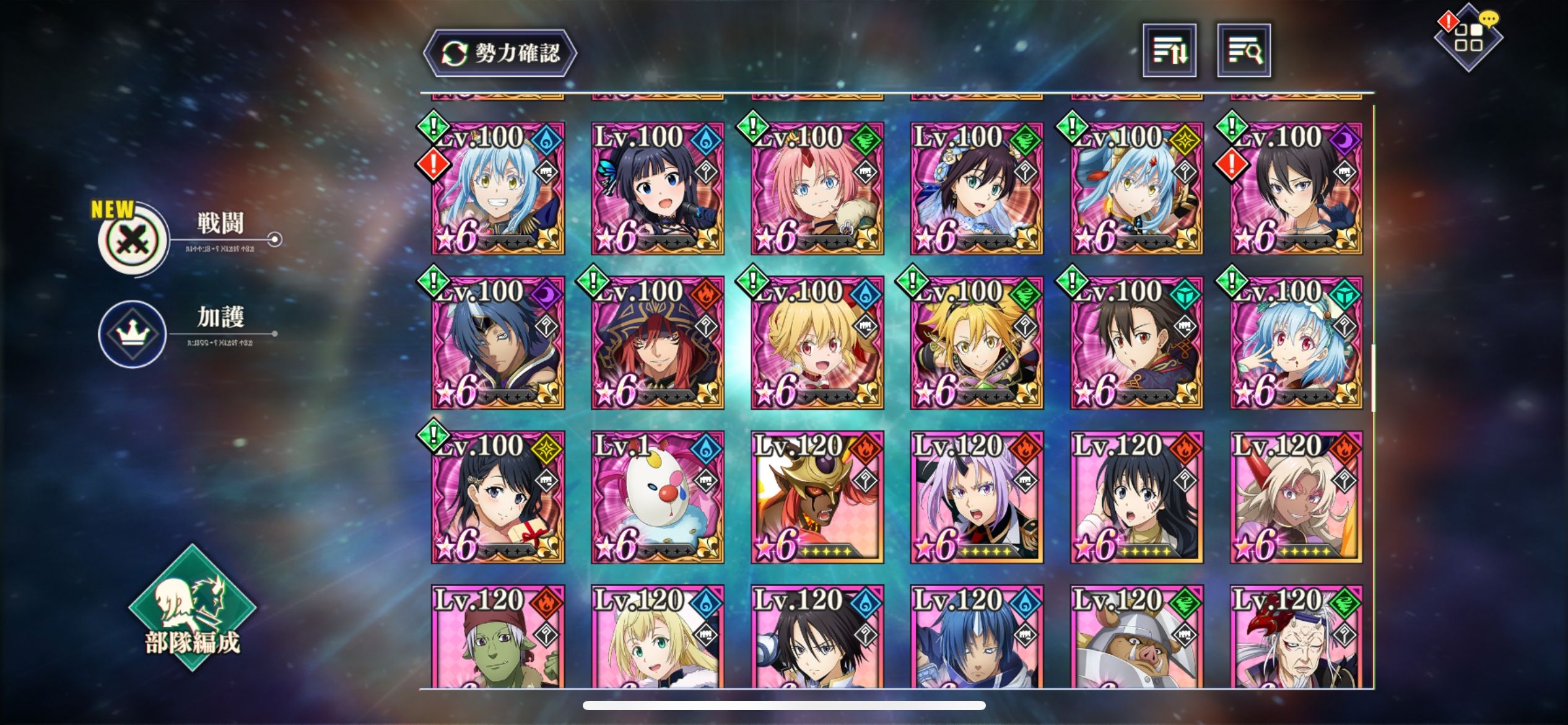
Task: Pick the pink-haired horned girl card
Action: (817, 188)
